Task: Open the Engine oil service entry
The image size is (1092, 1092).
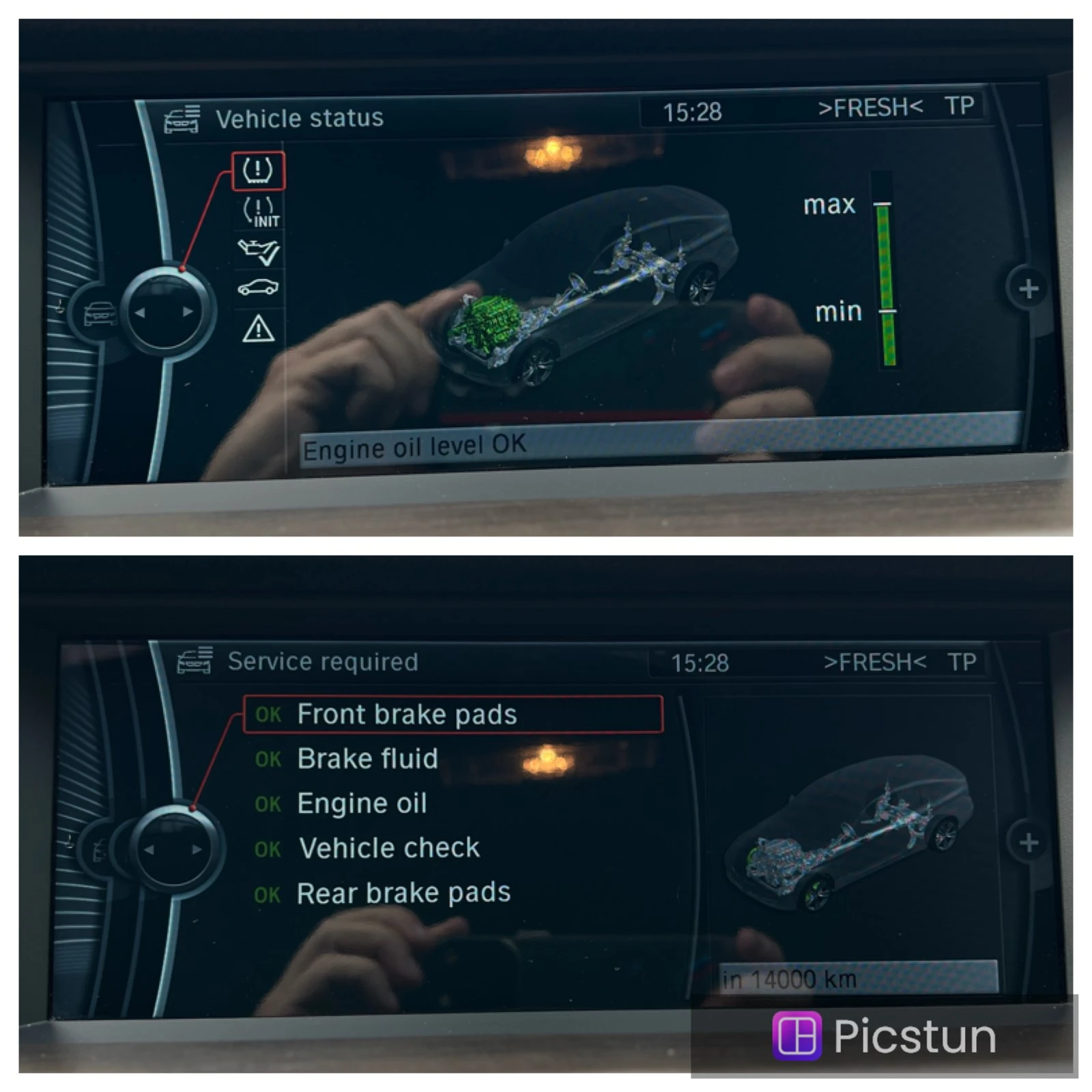Action: (x=362, y=803)
